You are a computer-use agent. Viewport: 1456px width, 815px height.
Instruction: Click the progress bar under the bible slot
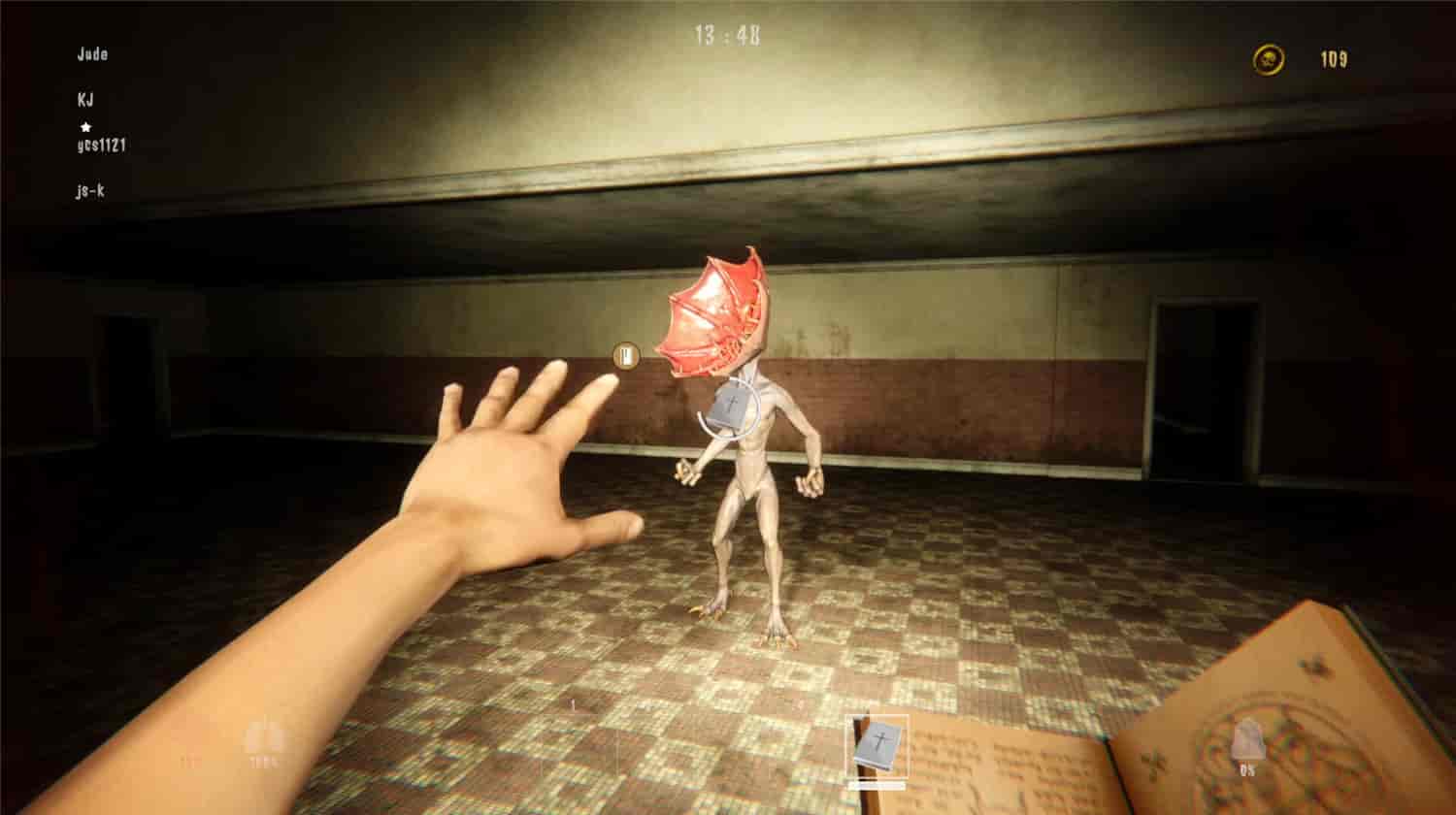877,785
